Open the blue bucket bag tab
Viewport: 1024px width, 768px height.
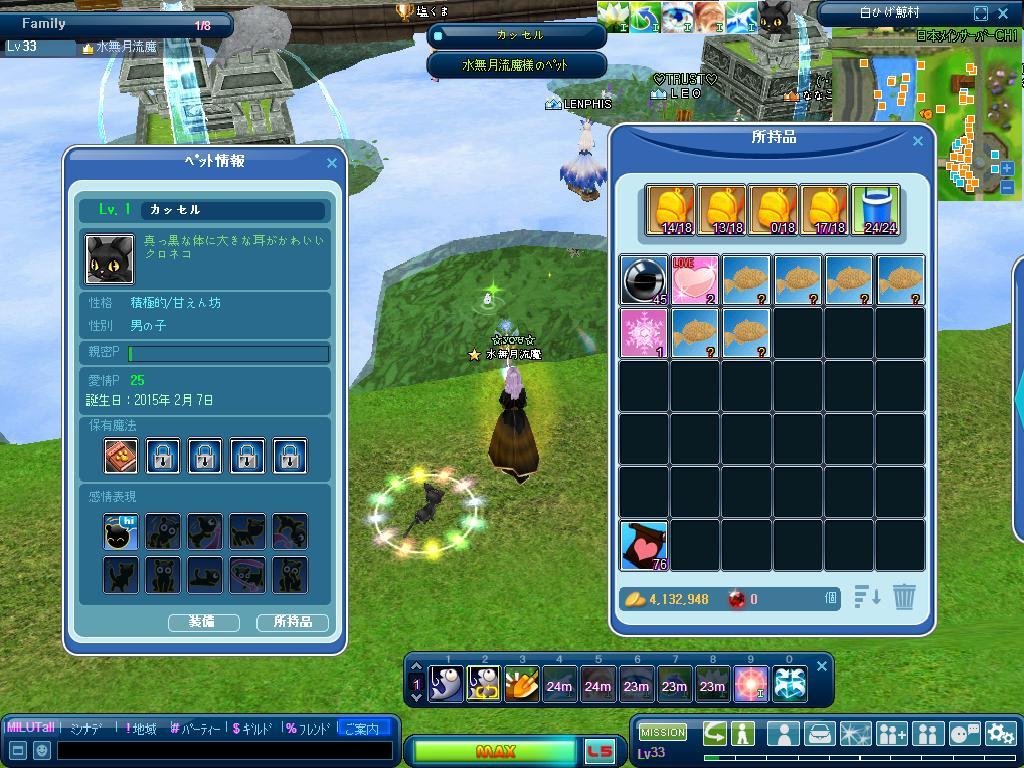pyautogui.click(x=876, y=210)
